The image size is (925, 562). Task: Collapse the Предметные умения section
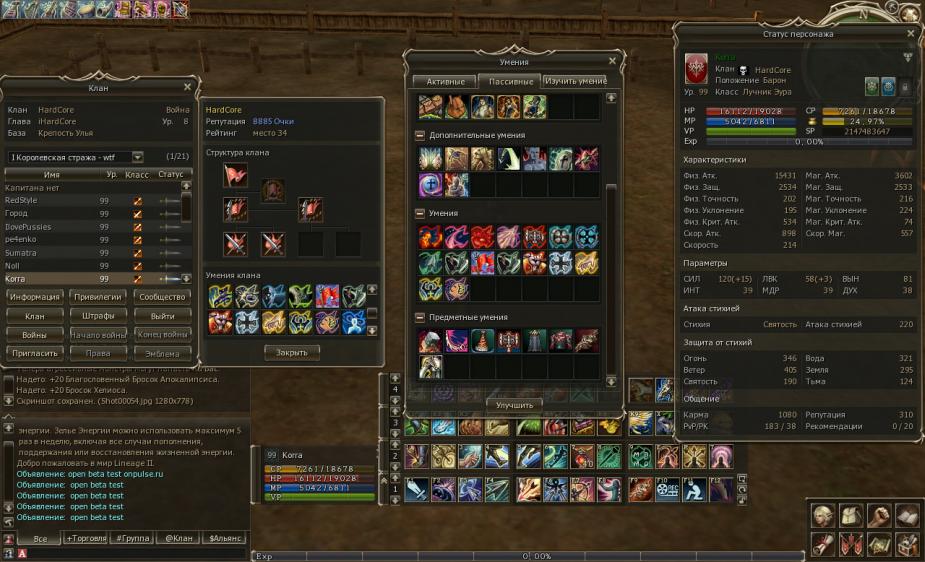tap(420, 317)
